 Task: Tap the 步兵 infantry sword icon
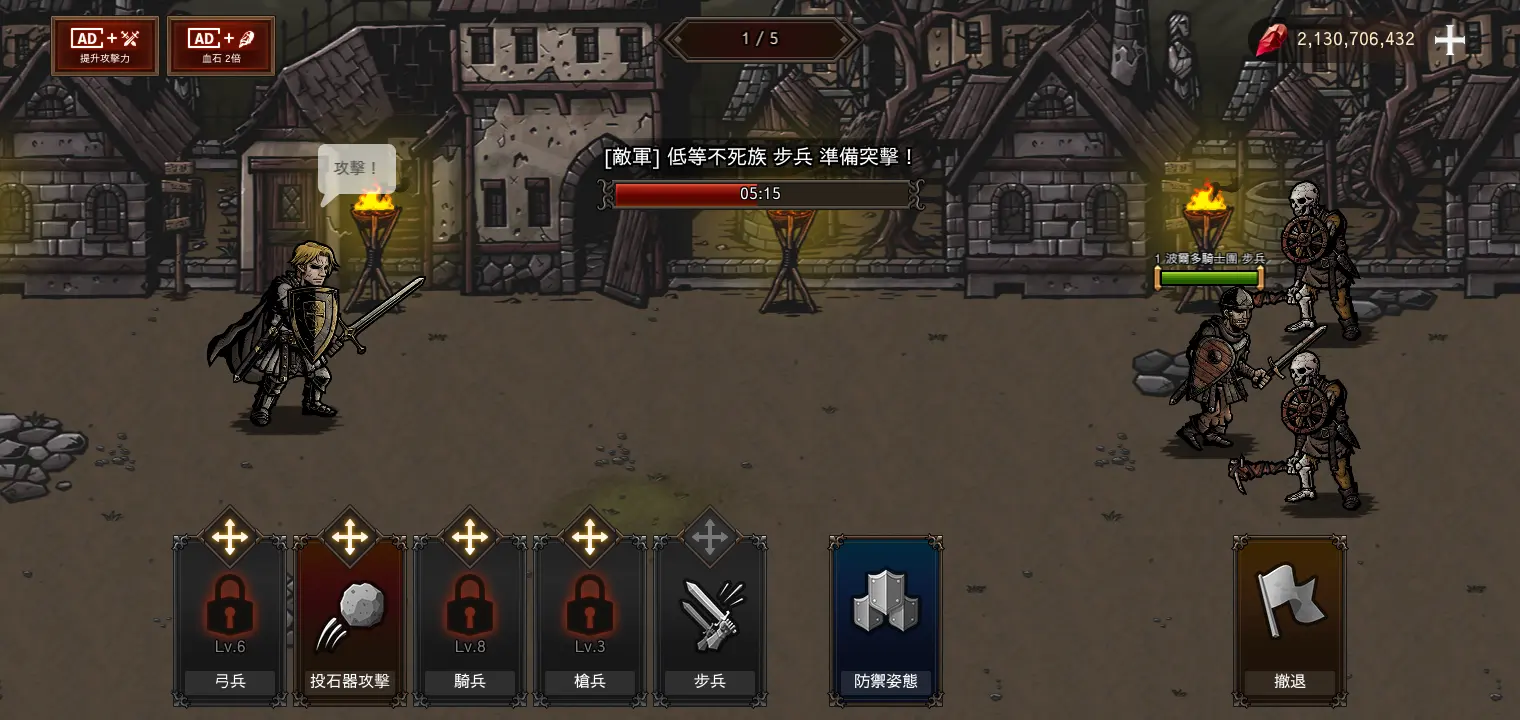coord(709,615)
